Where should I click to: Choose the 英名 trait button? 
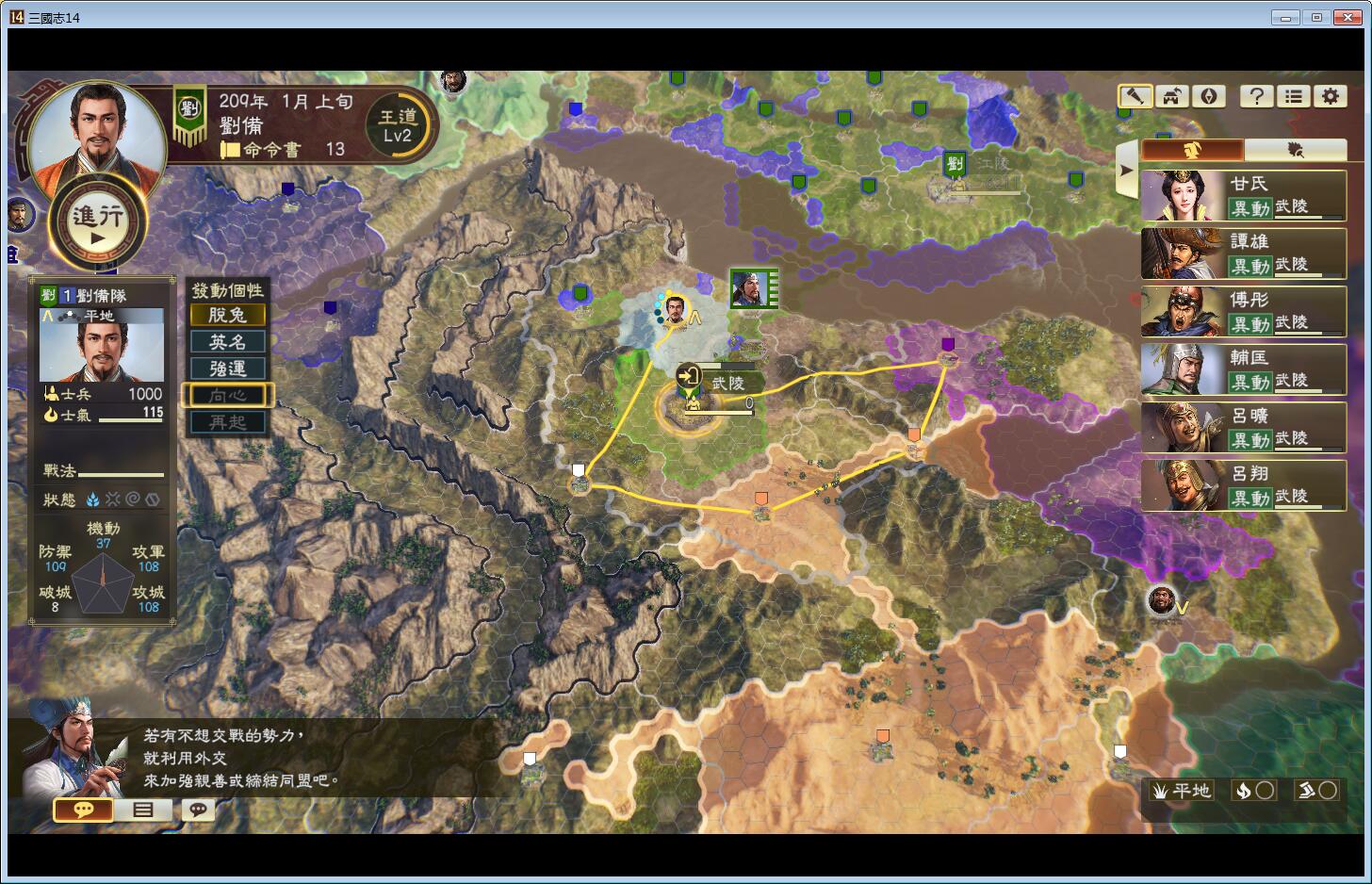pyautogui.click(x=227, y=342)
